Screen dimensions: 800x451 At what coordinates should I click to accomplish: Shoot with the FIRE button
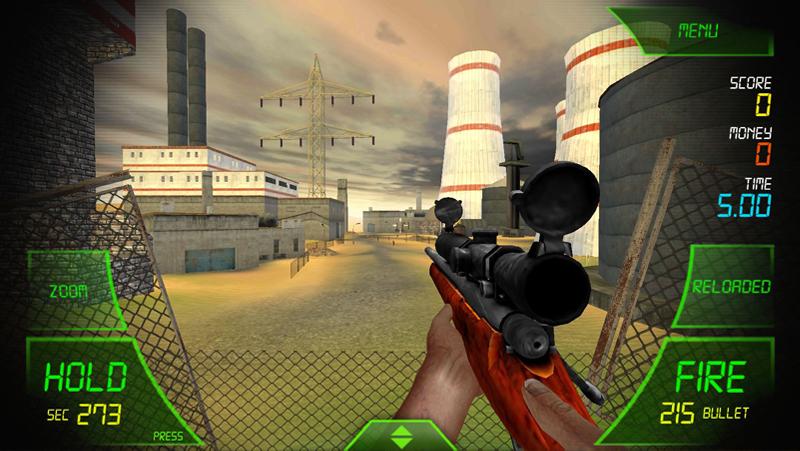pyautogui.click(x=710, y=390)
